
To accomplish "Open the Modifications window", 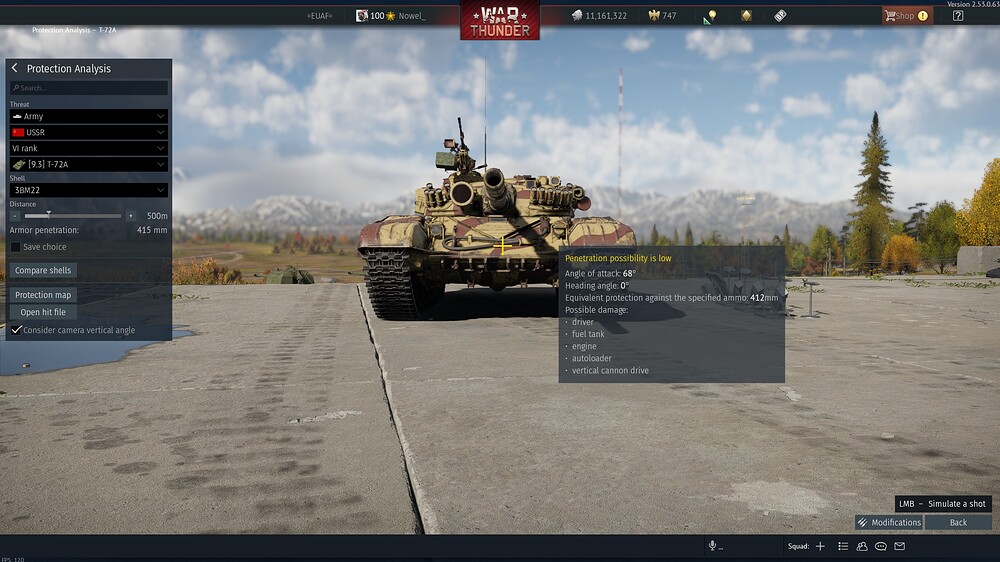I will point(889,522).
